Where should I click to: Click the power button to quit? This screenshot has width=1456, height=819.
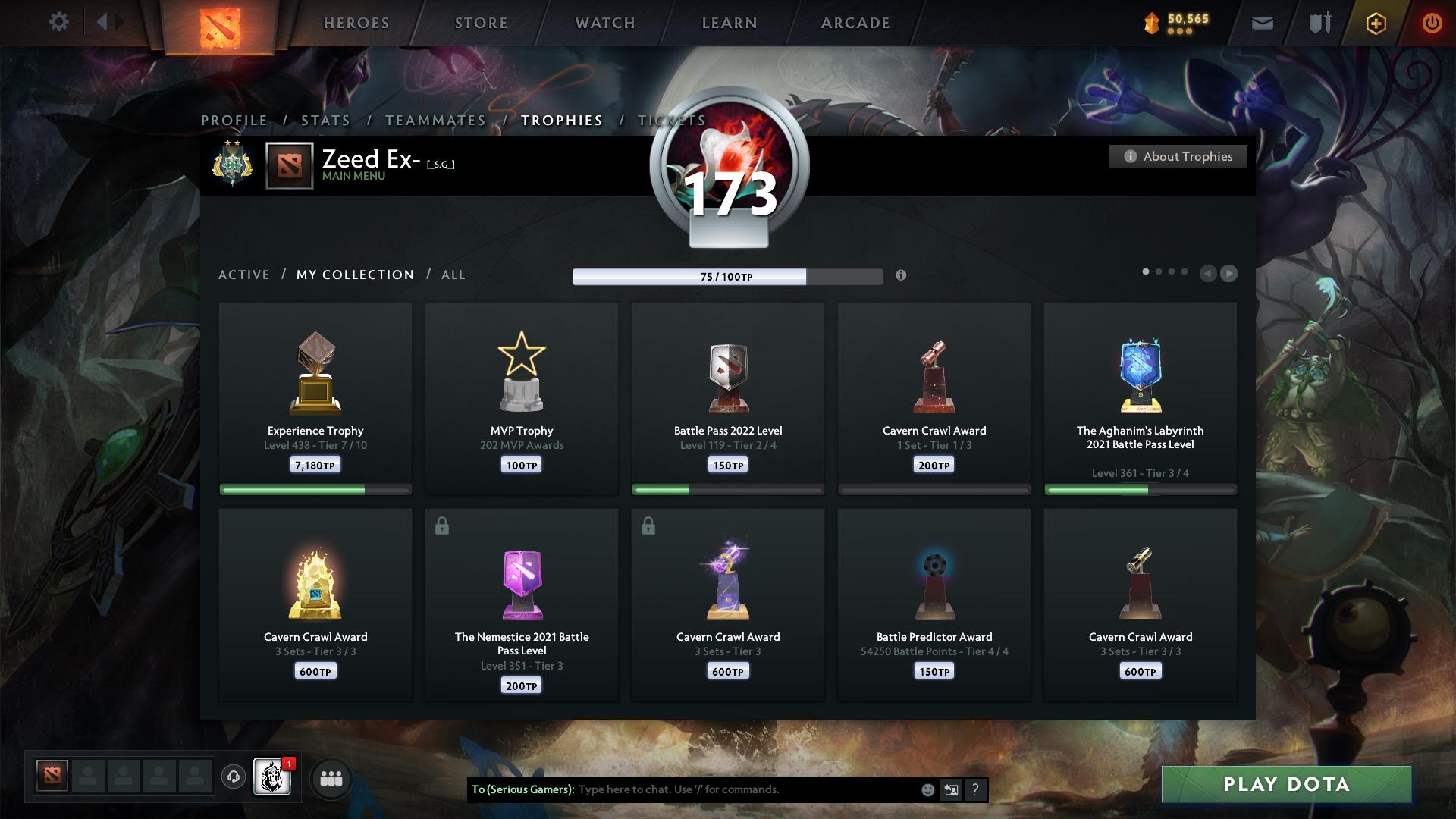[x=1433, y=22]
